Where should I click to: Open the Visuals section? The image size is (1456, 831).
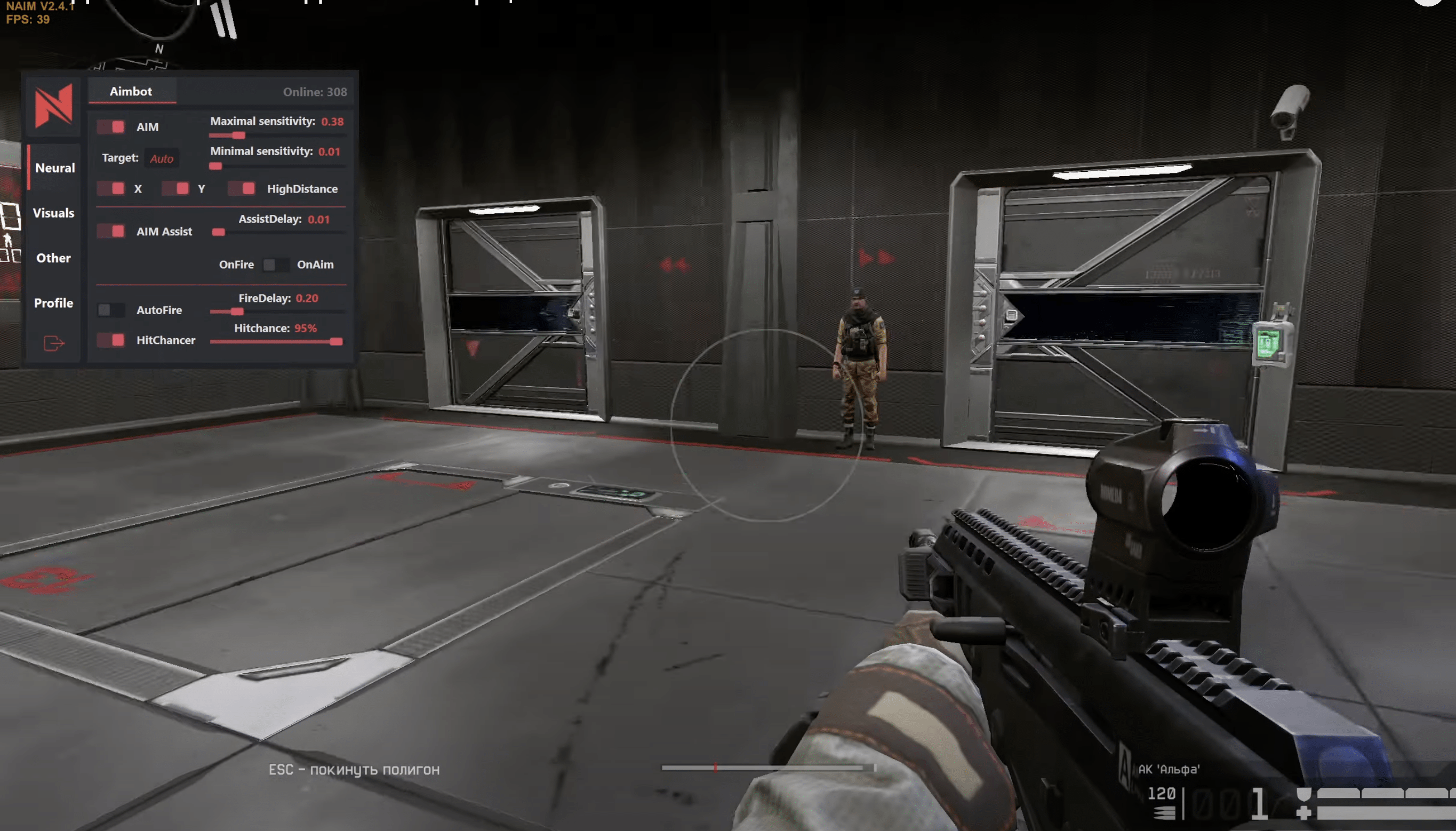(x=54, y=213)
